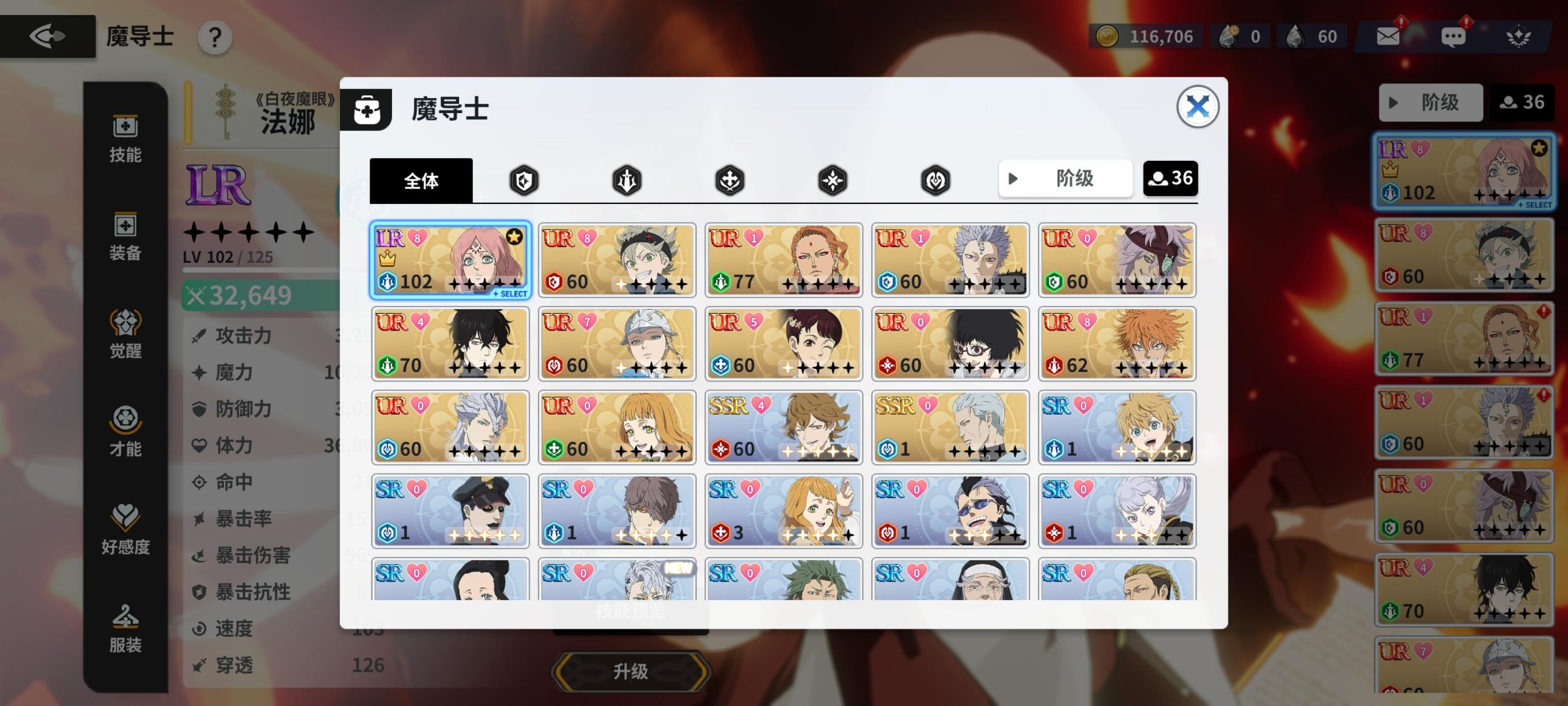The height and width of the screenshot is (706, 1568).
Task: Toggle the heart element filter
Action: (935, 180)
